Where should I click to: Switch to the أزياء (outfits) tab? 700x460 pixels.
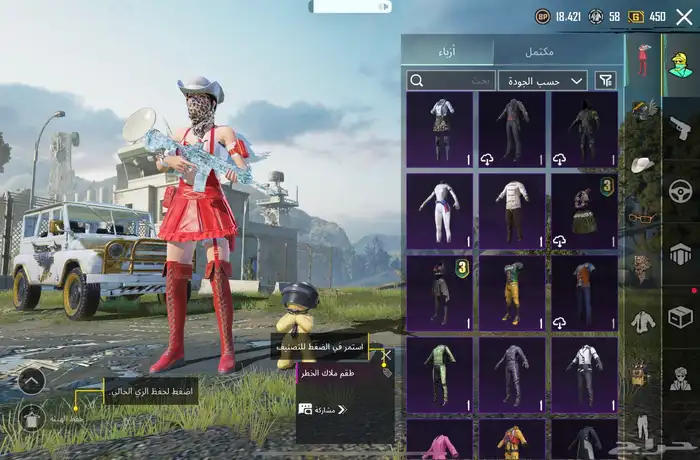tap(447, 51)
